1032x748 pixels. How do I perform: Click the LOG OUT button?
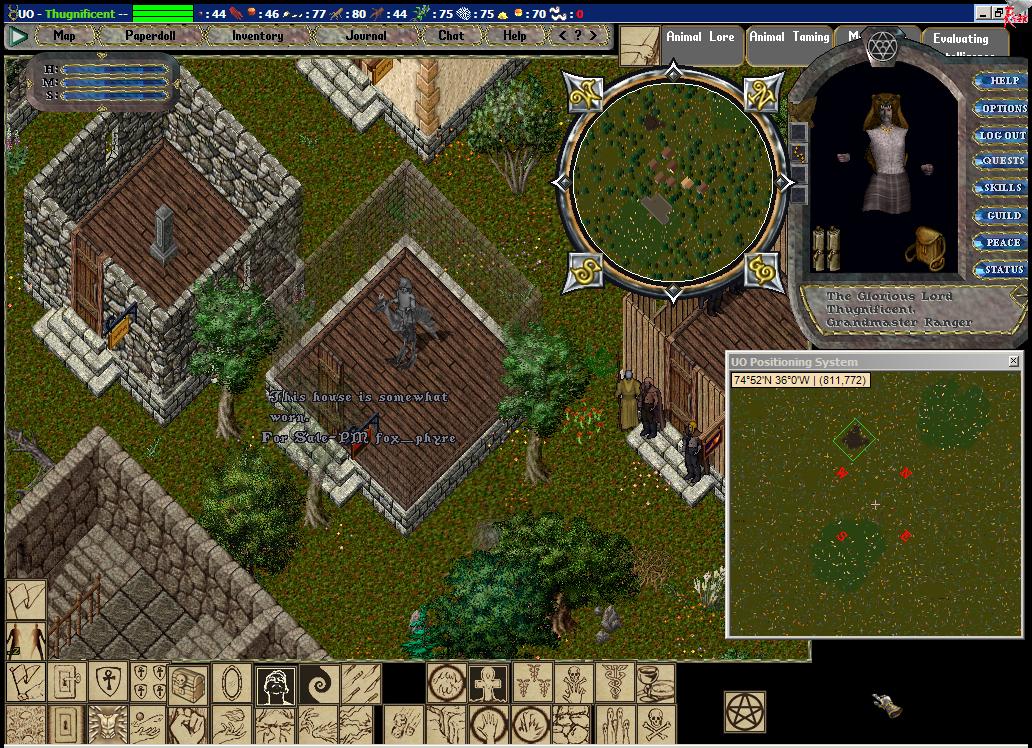tap(1002, 135)
